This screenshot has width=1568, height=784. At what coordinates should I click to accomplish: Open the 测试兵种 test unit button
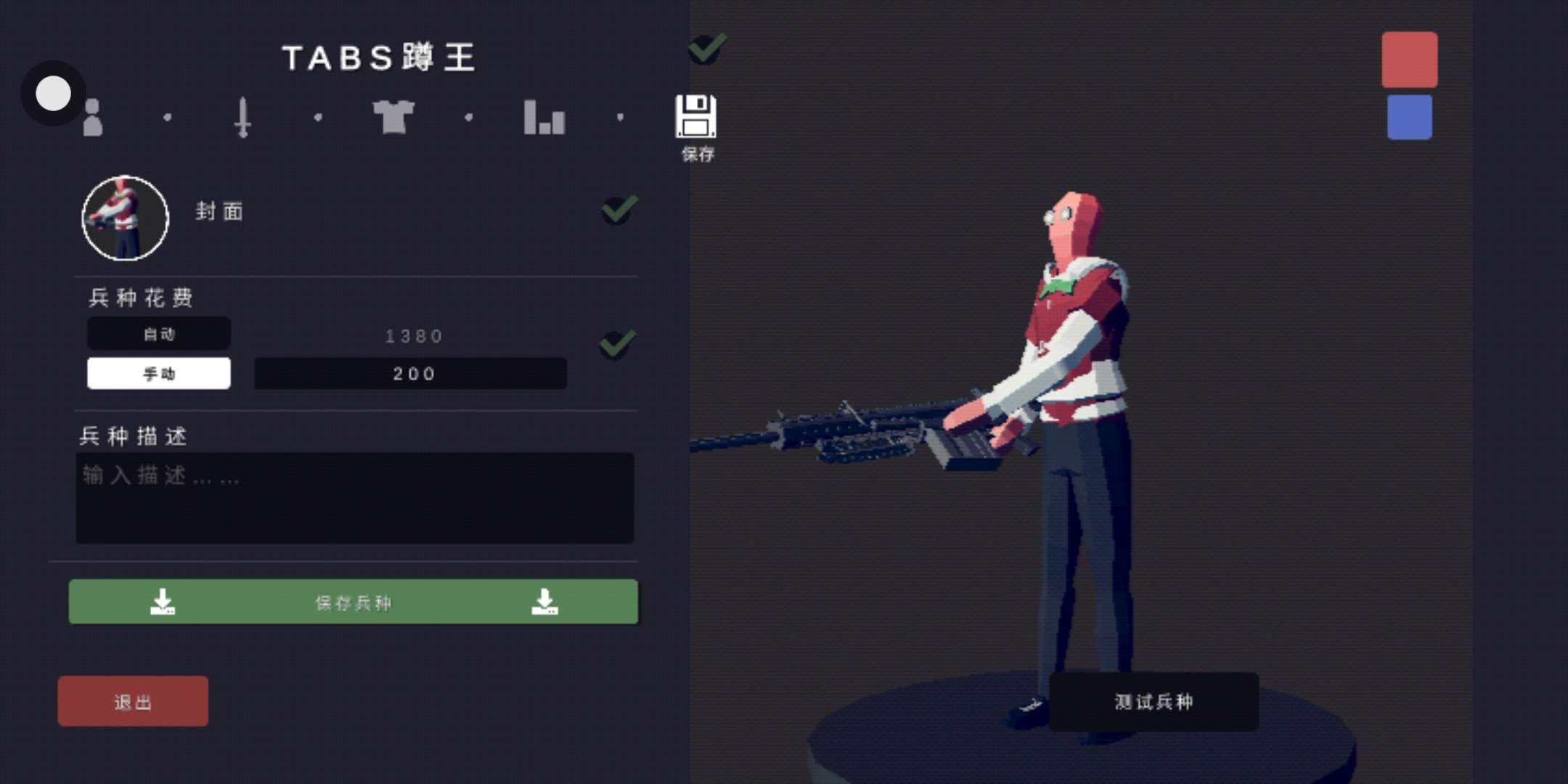point(1153,701)
